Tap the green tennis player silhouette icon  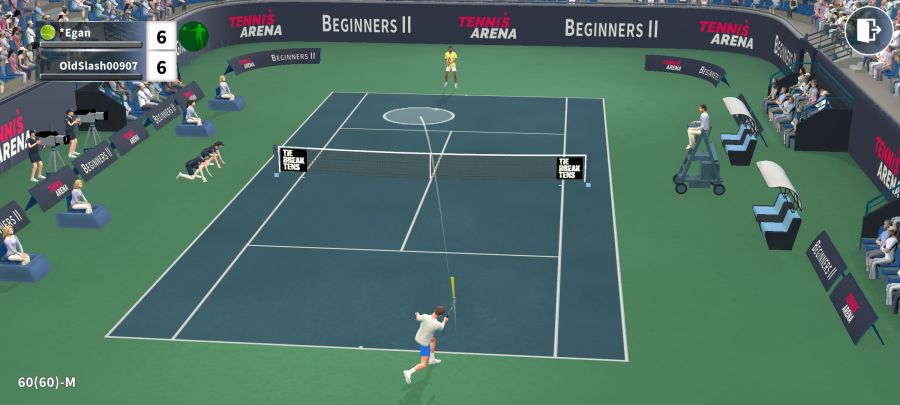(193, 37)
